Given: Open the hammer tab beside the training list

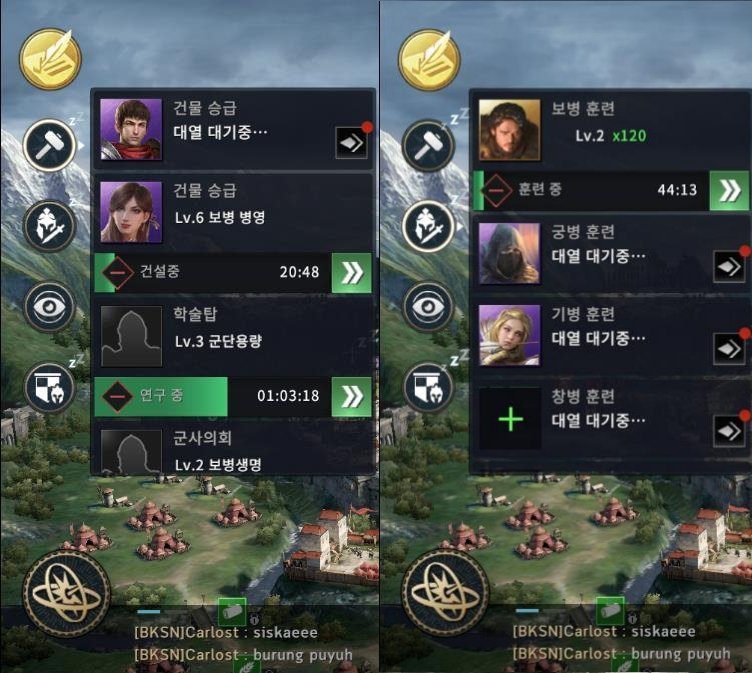Looking at the screenshot, I should pos(427,146).
